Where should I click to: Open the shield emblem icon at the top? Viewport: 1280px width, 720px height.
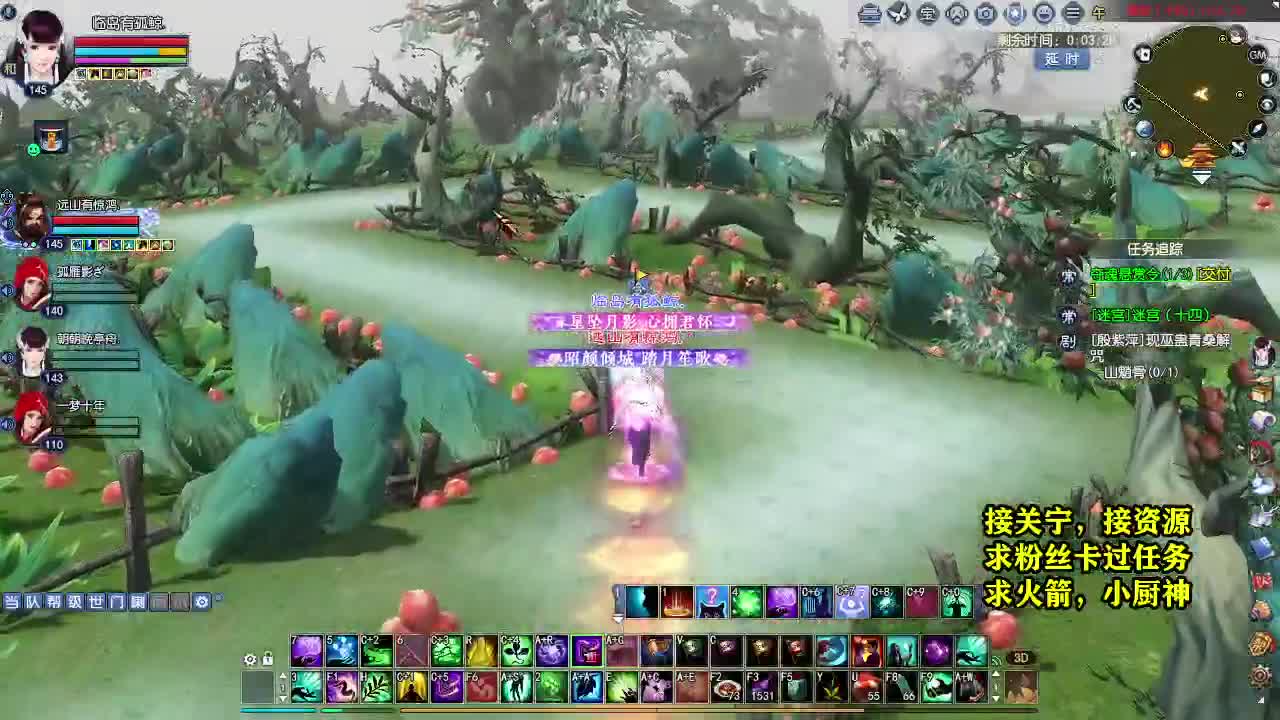click(x=1016, y=14)
